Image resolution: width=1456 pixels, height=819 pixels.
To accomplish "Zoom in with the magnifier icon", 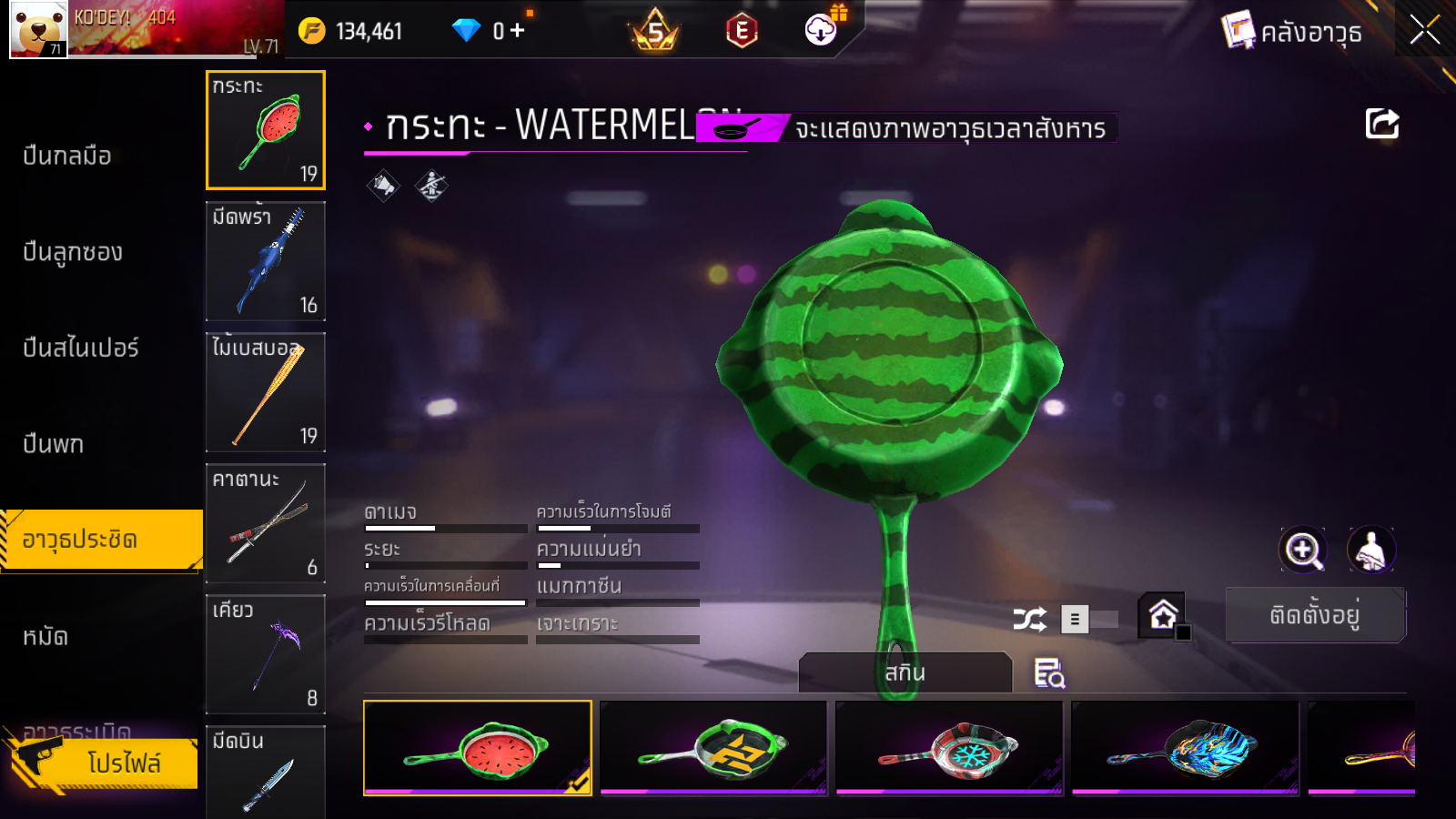I will tap(1302, 550).
